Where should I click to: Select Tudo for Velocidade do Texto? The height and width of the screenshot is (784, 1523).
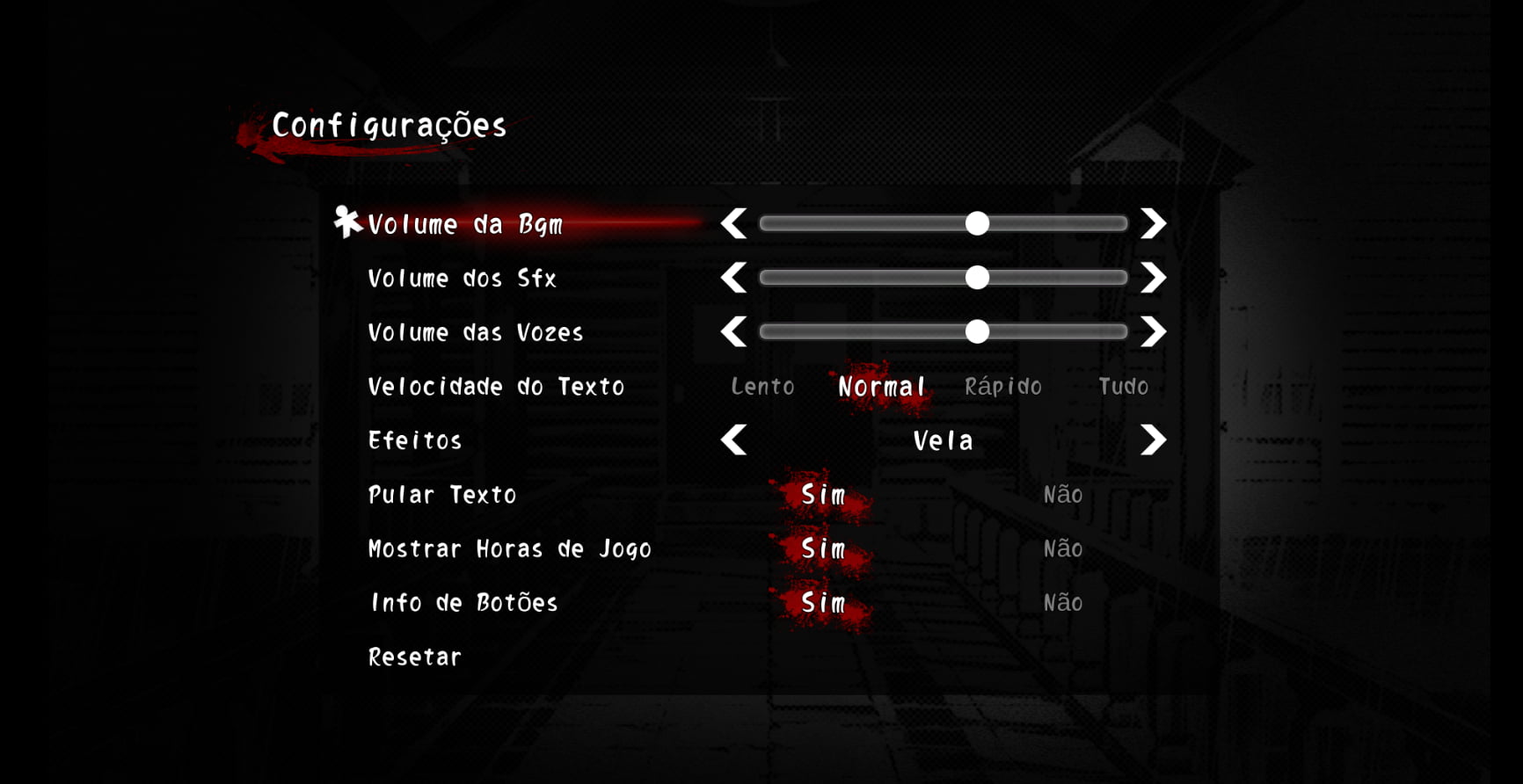(x=1124, y=387)
